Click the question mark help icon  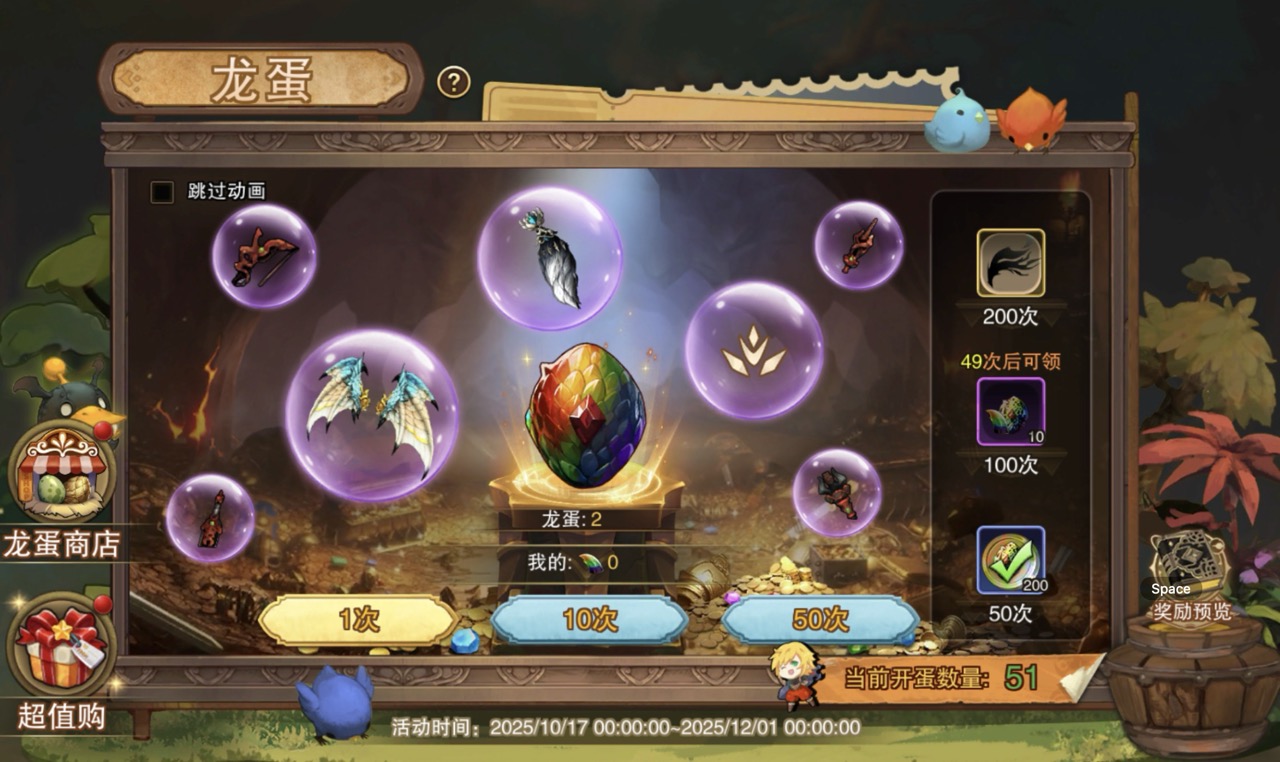pyautogui.click(x=455, y=82)
